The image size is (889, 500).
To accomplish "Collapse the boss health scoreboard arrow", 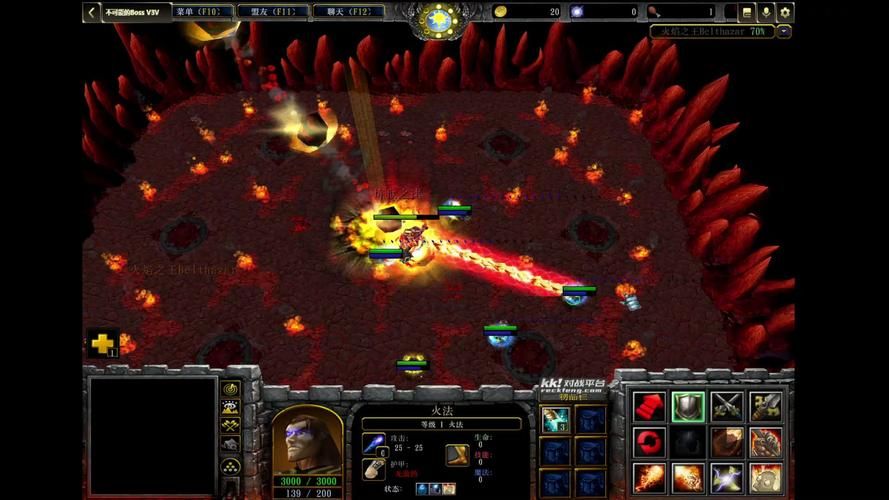I will tap(784, 31).
